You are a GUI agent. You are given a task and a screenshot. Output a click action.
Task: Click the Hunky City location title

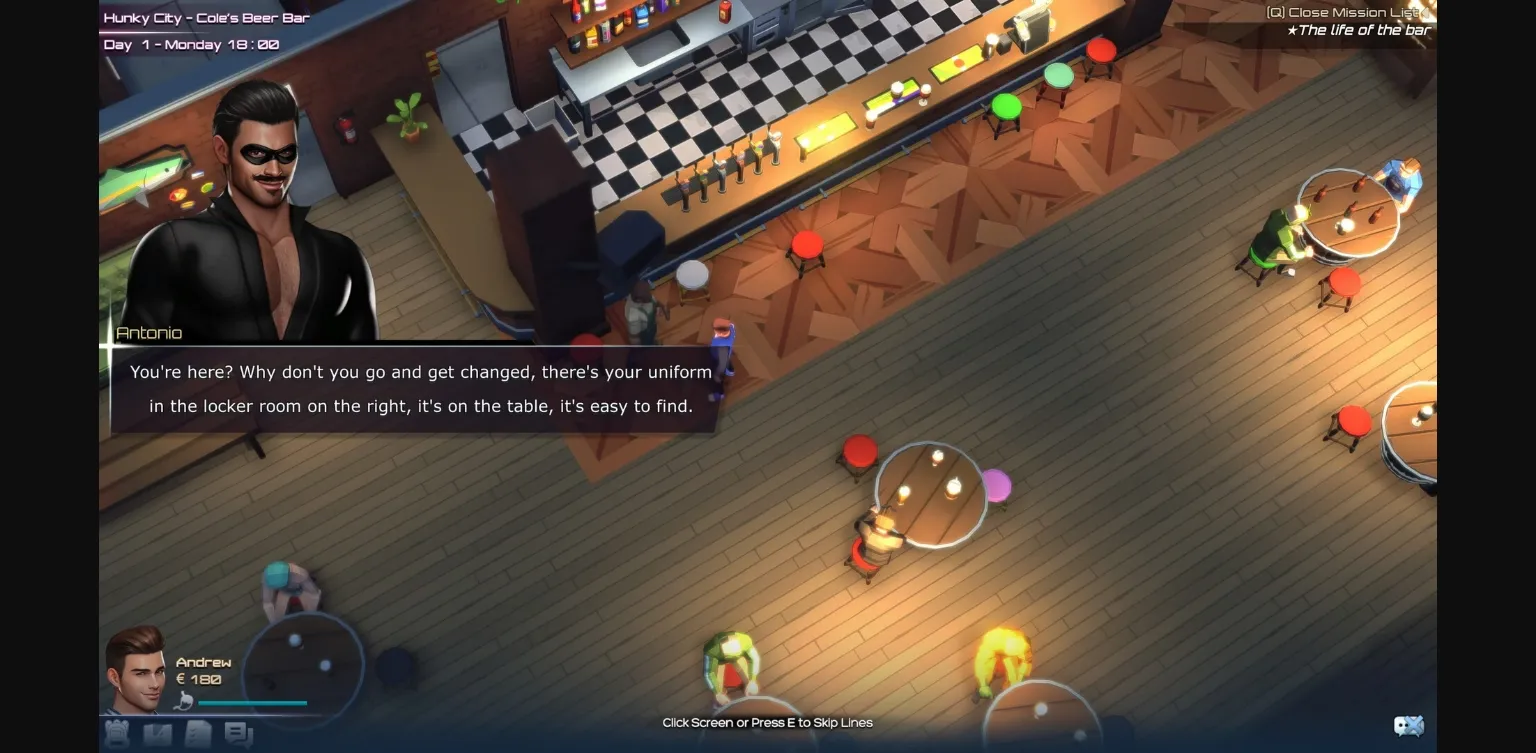(x=205, y=17)
